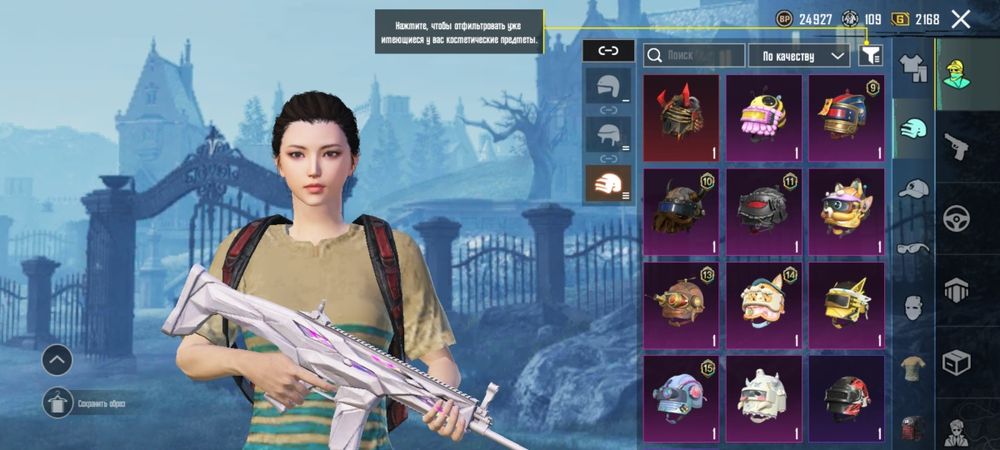The width and height of the screenshot is (1000, 450).
Task: Switch to the cap headwear category
Action: tap(912, 188)
